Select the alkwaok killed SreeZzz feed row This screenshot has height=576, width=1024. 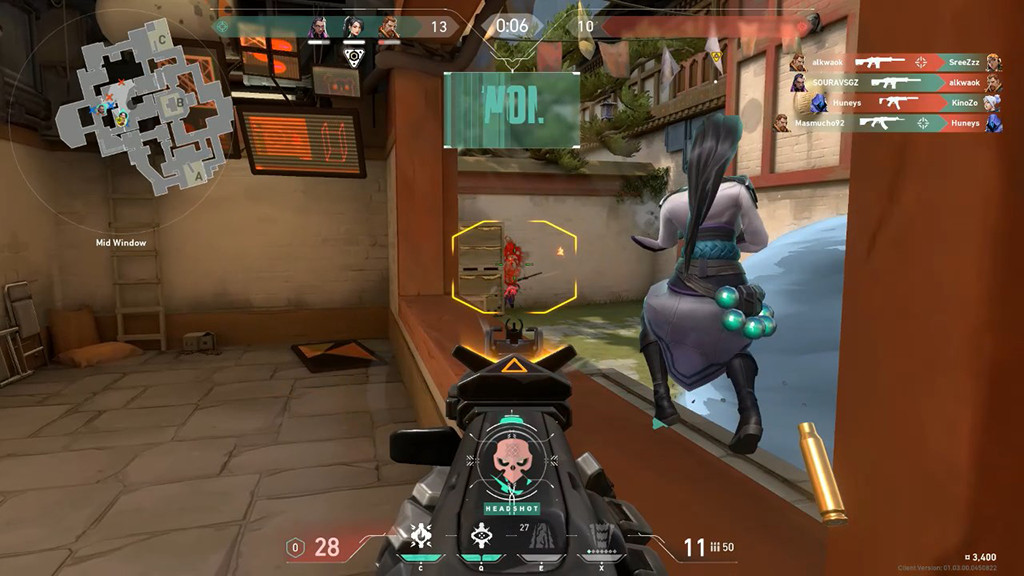pos(894,62)
